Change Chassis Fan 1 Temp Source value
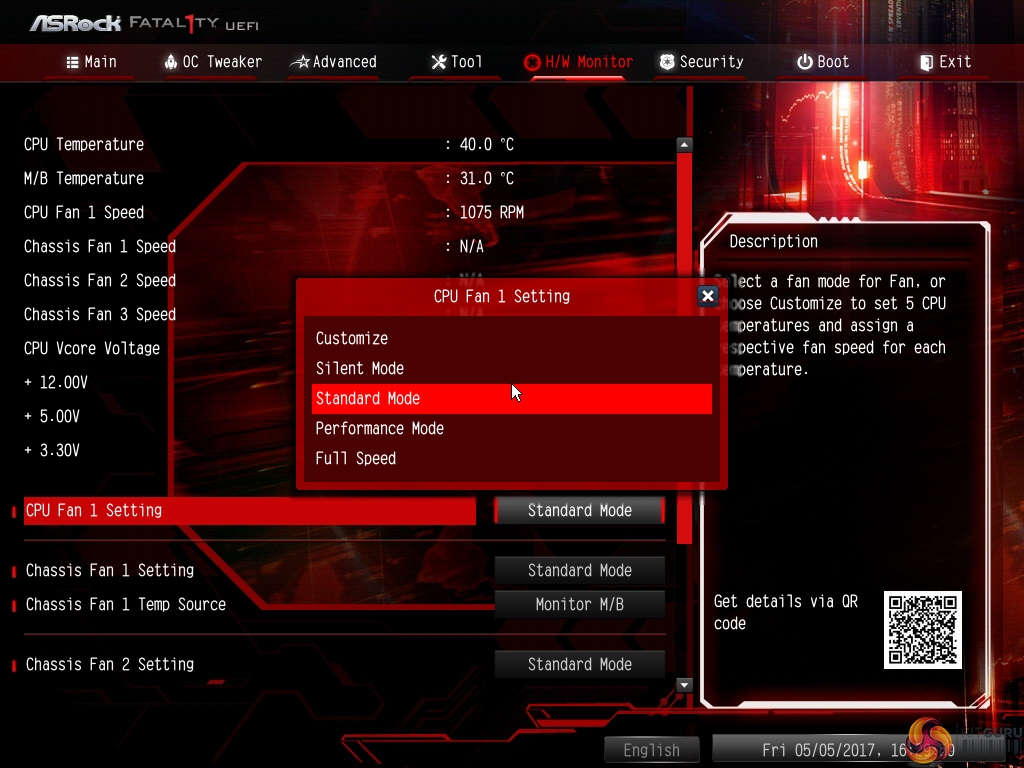Viewport: 1024px width, 768px height. pos(580,604)
